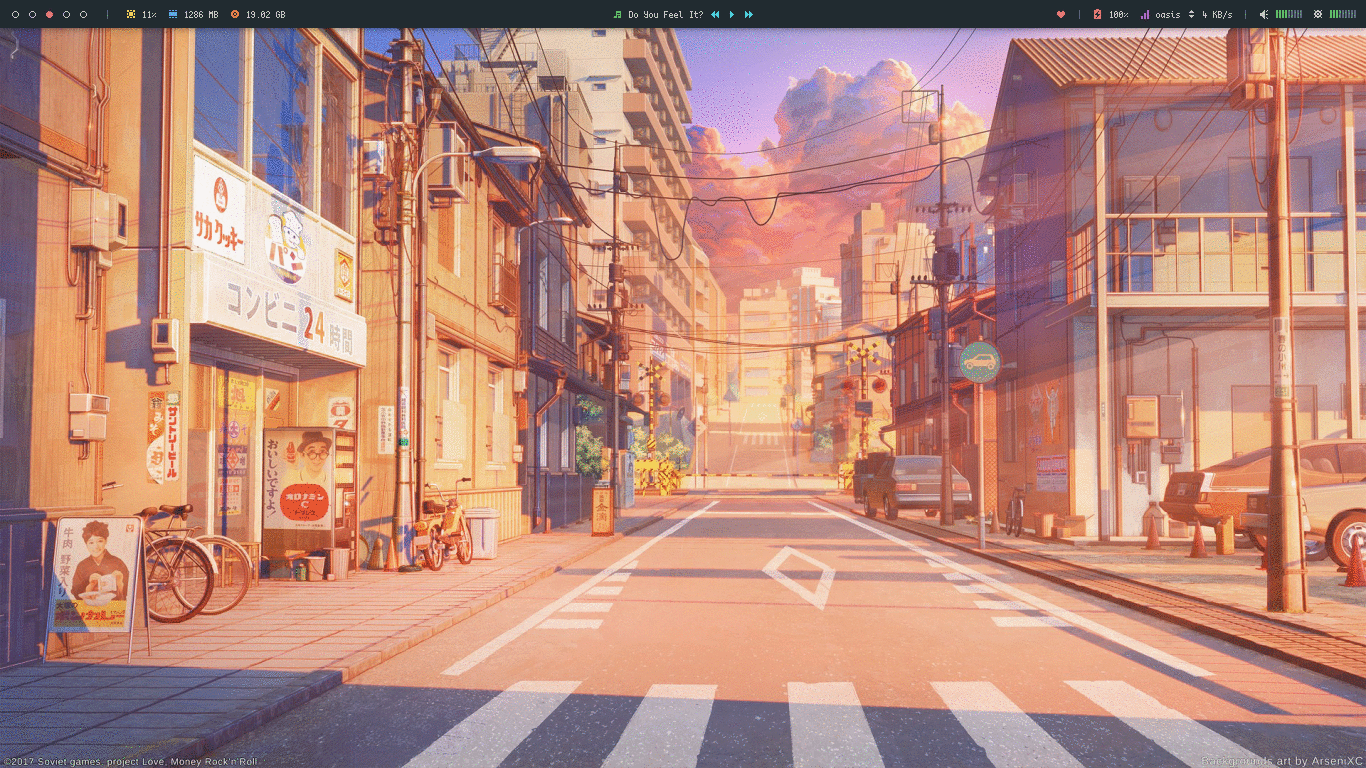Viewport: 1366px width, 768px height.
Task: Click the memory icon showing 1286 MB
Action: click(x=173, y=13)
